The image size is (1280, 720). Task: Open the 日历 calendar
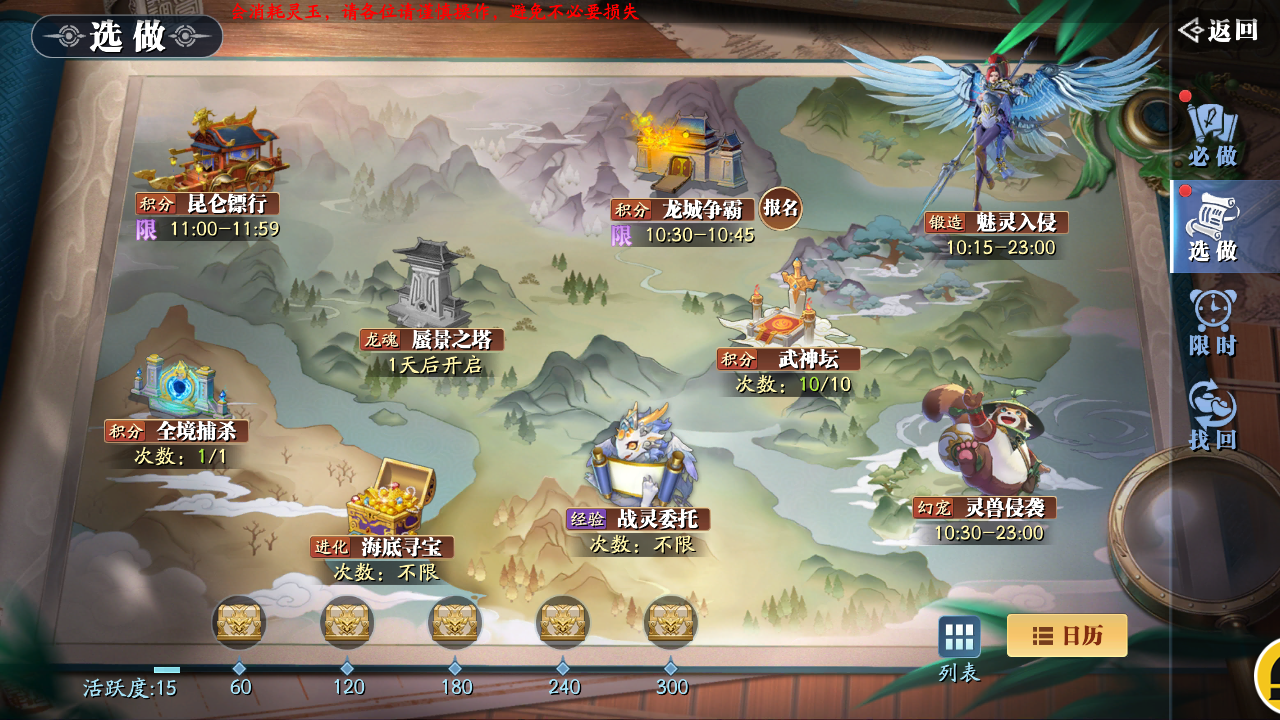point(1066,635)
